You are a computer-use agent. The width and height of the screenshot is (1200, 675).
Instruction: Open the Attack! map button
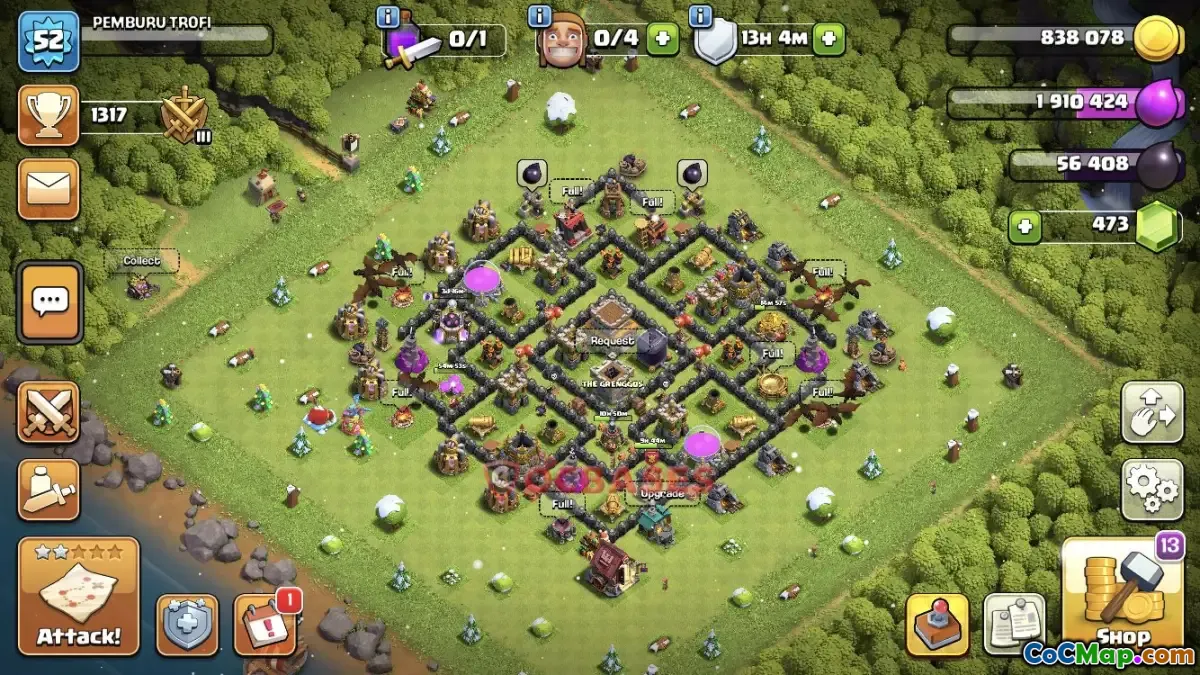point(78,596)
